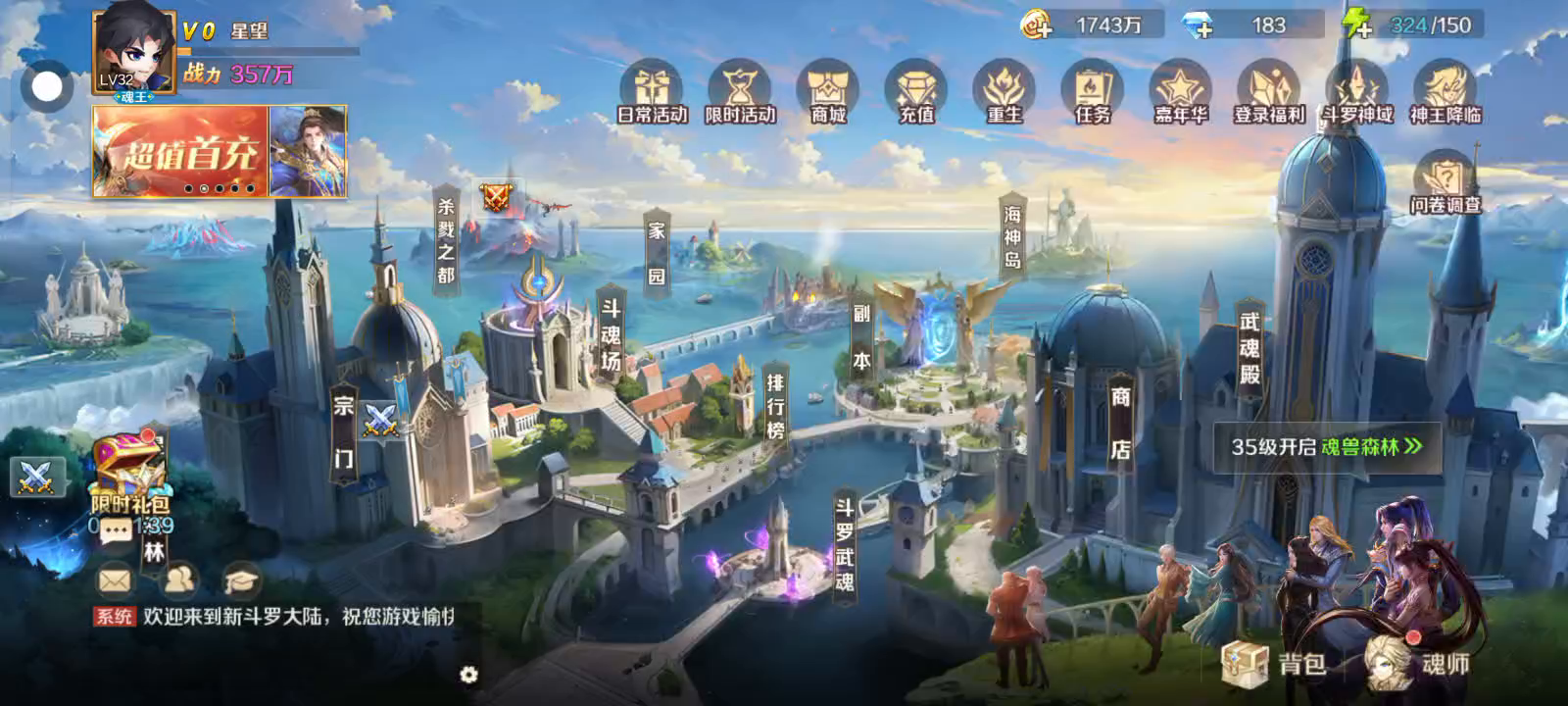Open the 限时活动 limited-time events
This screenshot has height=706, width=1568.
click(740, 92)
